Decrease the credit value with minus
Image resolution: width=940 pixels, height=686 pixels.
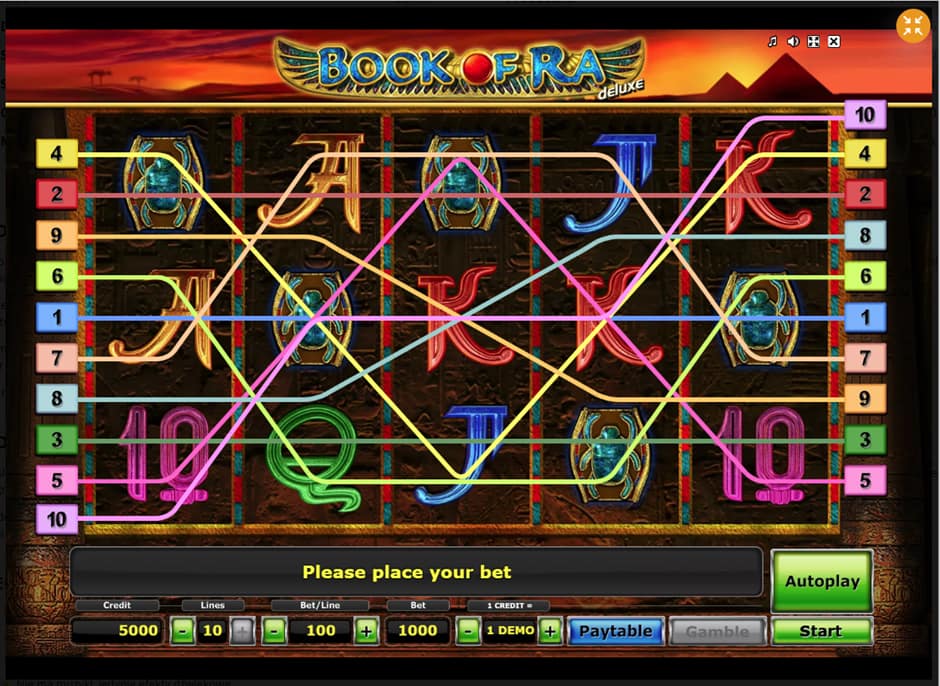click(466, 631)
